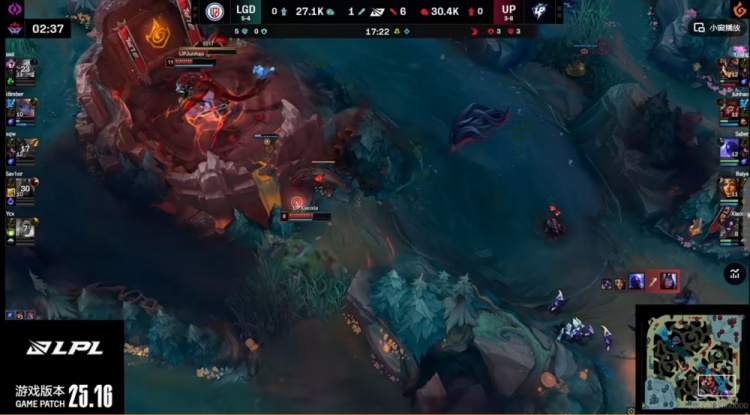The height and width of the screenshot is (415, 750).
Task: Select player Sav1or's champion portrait
Action: click(x=27, y=188)
